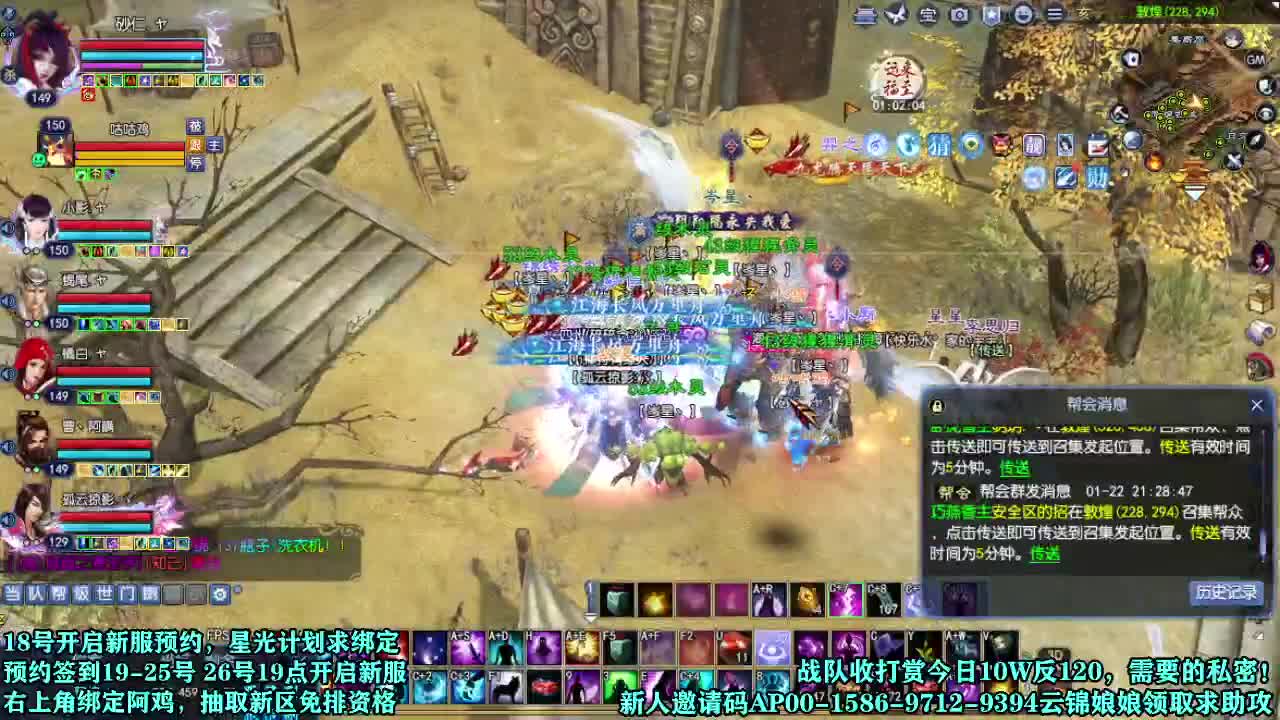Open the chat settings gear next to chat tabs
The image size is (1280, 720).
(221, 594)
